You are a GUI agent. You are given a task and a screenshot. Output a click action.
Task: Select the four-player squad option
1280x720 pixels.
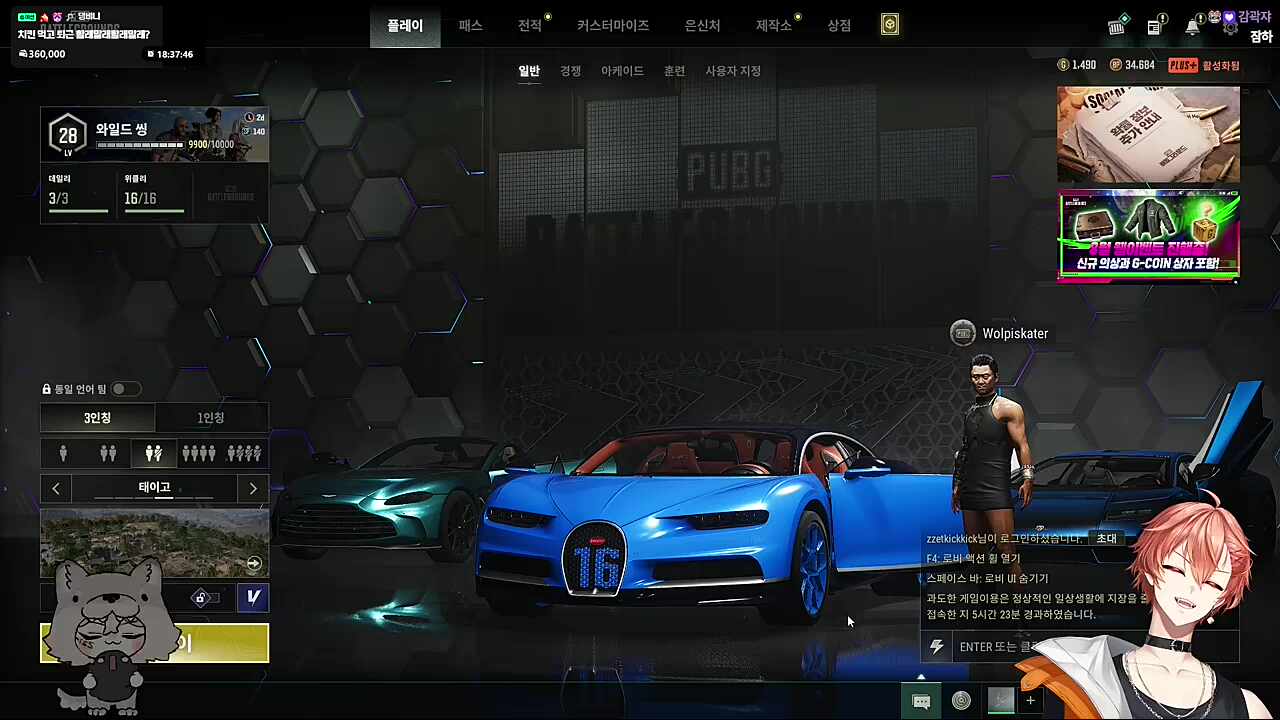click(x=198, y=454)
